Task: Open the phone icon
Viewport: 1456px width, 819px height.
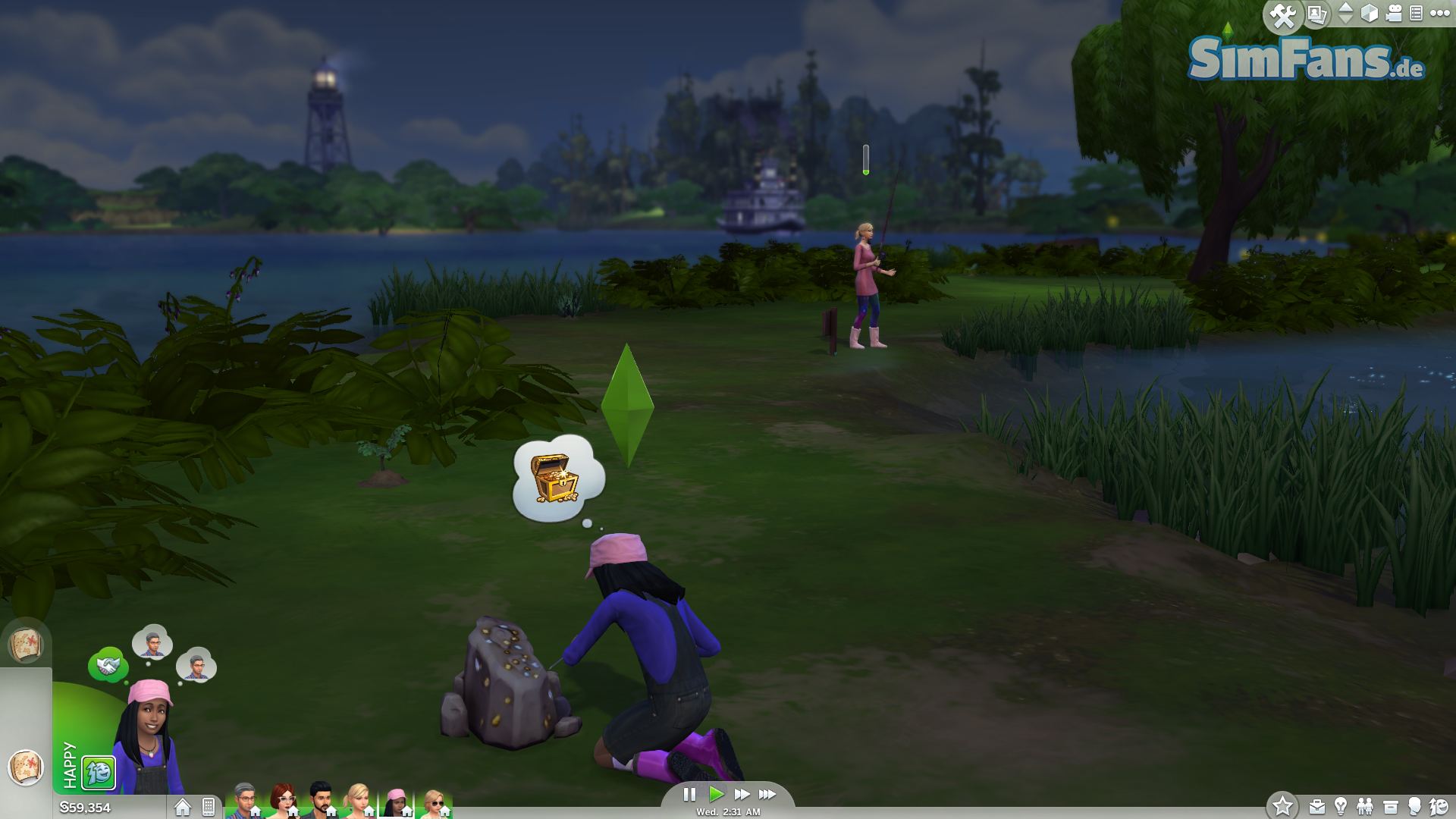Action: click(x=209, y=807)
